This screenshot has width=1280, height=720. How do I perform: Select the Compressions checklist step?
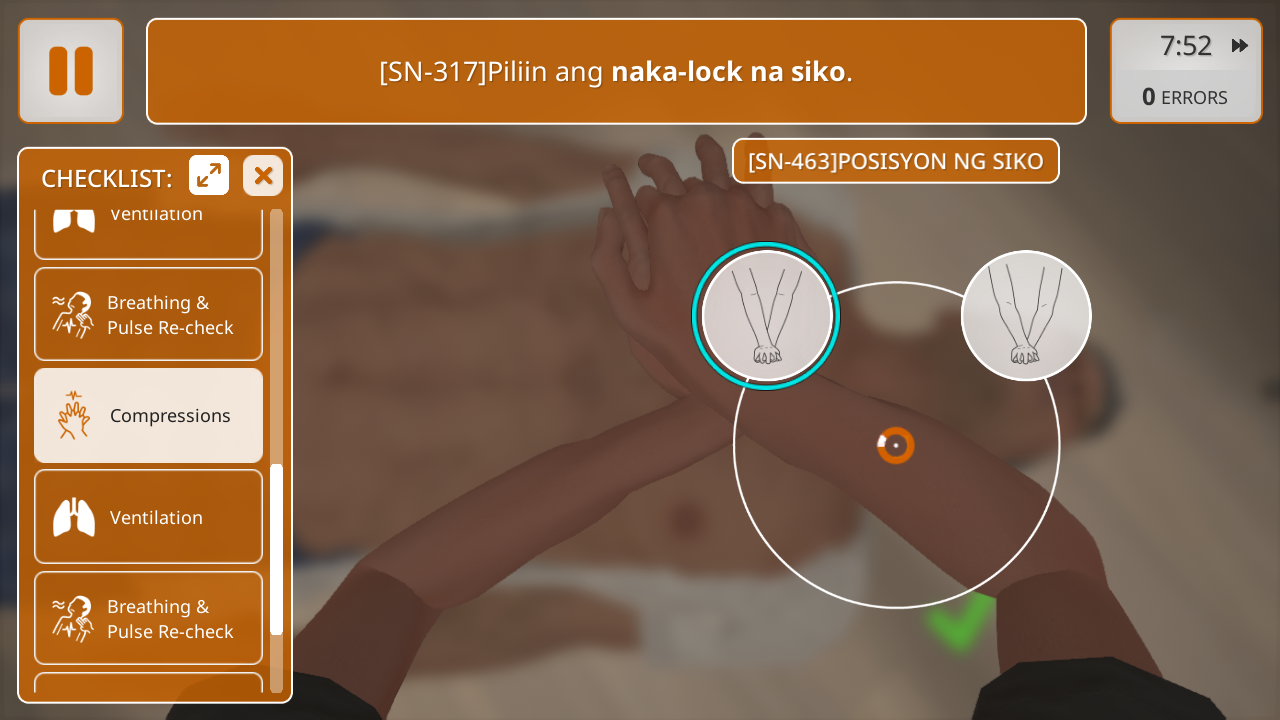click(x=149, y=416)
